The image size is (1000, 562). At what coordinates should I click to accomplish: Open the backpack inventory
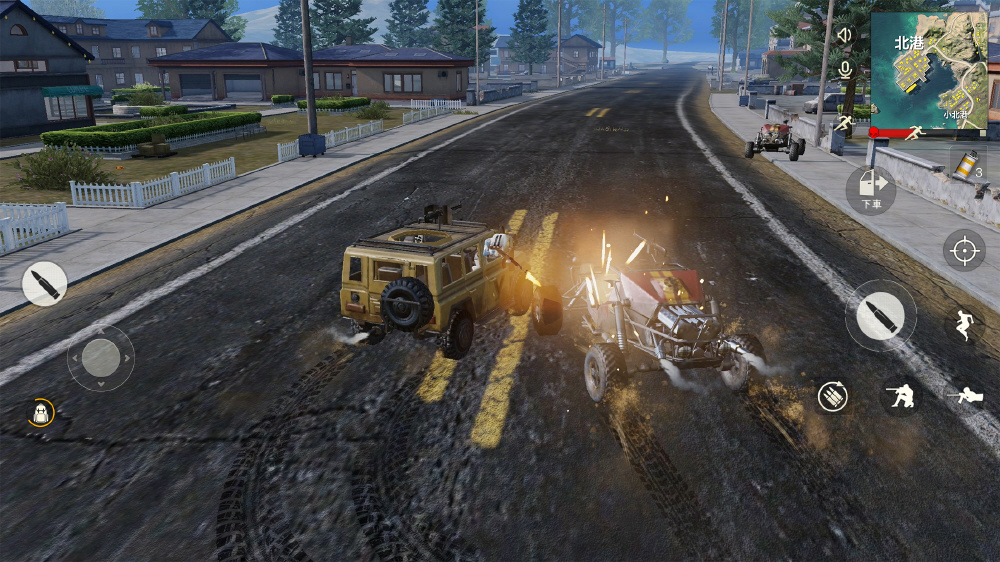[x=41, y=413]
